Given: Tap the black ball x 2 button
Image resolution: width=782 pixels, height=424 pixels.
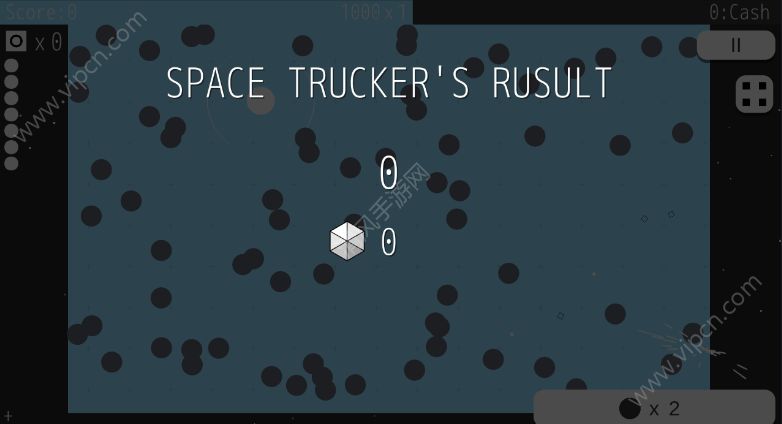Looking at the screenshot, I should tap(653, 407).
